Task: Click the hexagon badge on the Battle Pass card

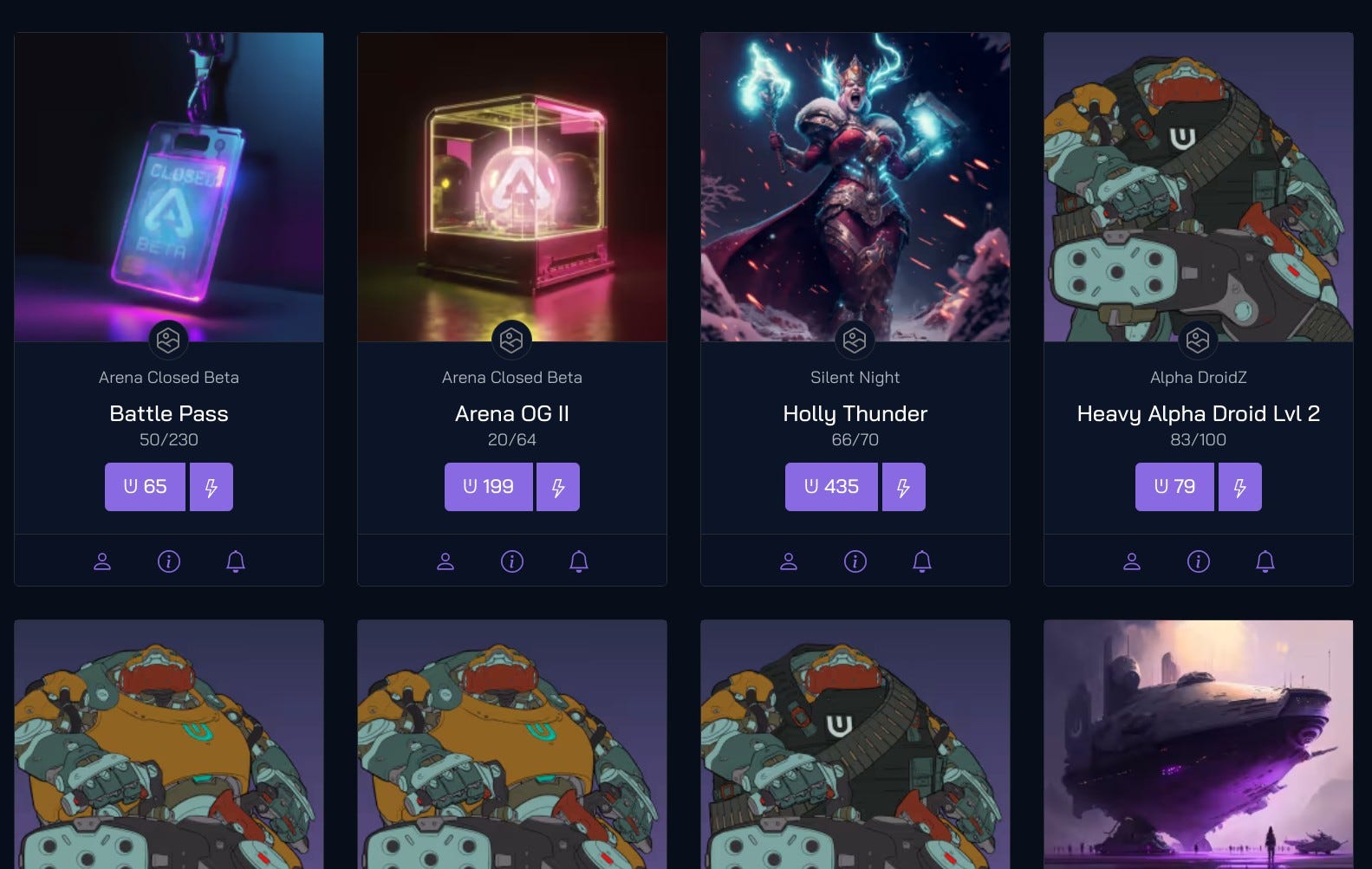Action: click(168, 340)
